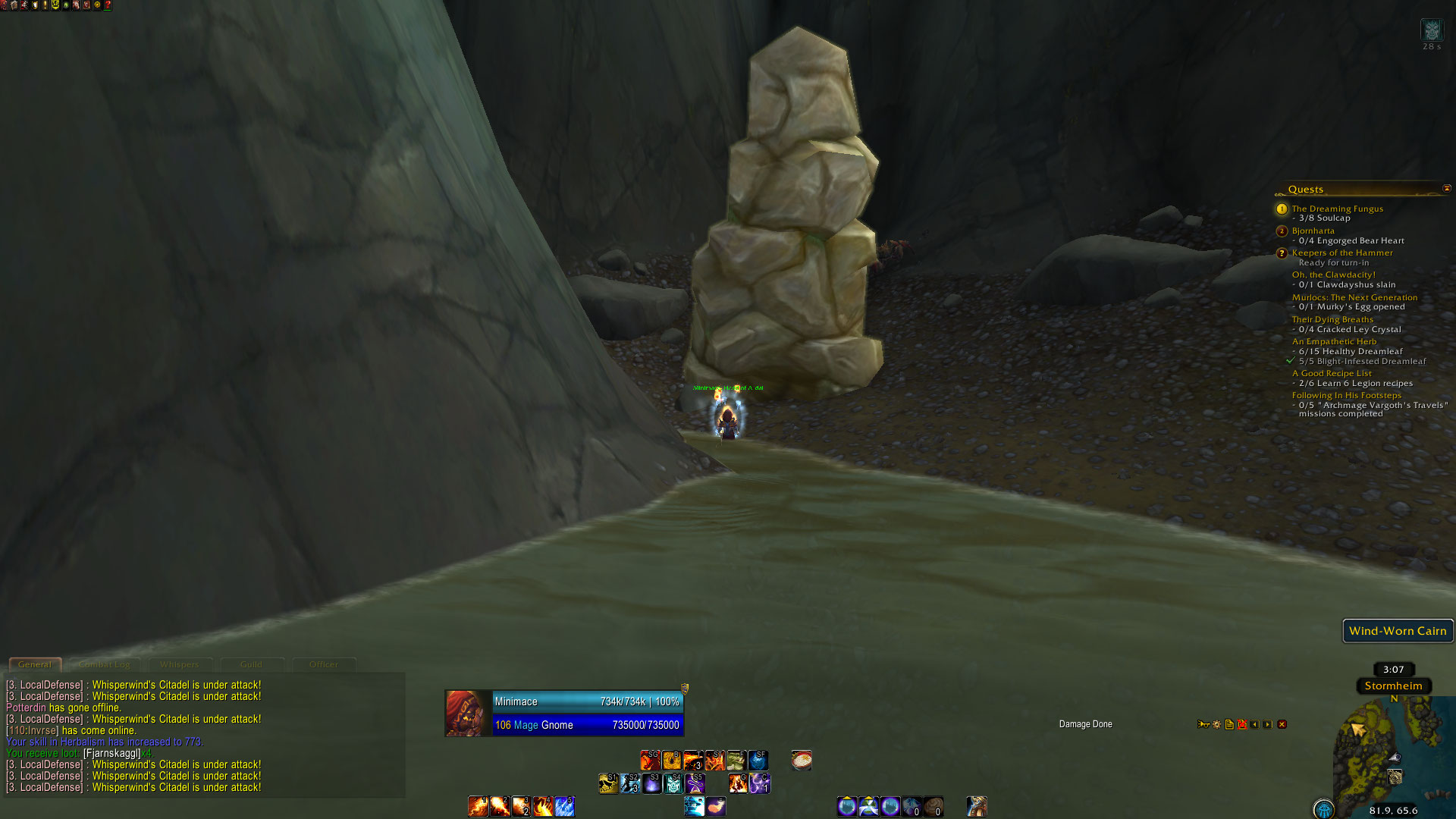The image size is (1456, 819).
Task: Activate the hourglass ability labeled S5
Action: pyautogui.click(x=695, y=783)
